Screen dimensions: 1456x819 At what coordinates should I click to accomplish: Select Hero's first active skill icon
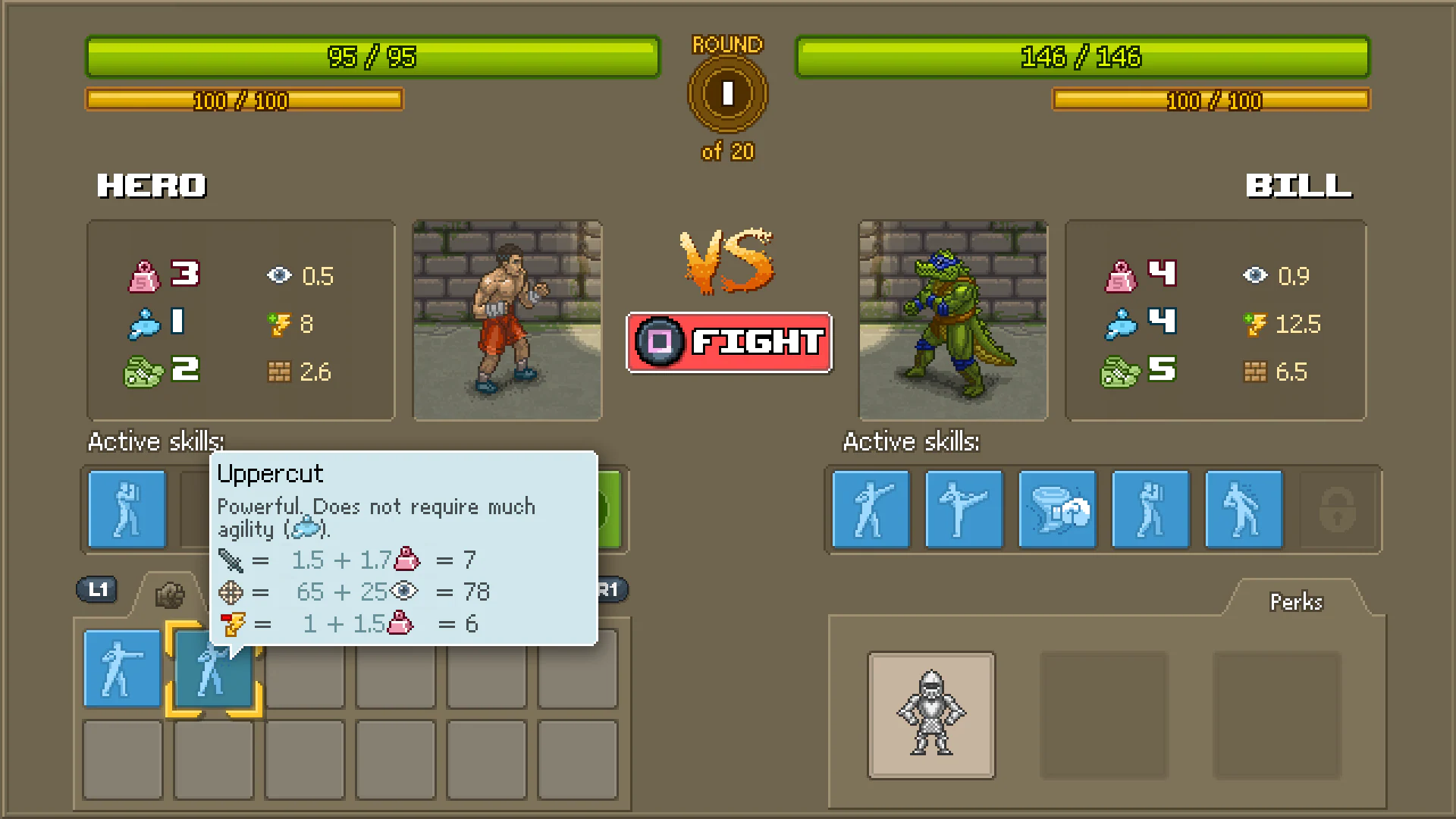click(127, 509)
